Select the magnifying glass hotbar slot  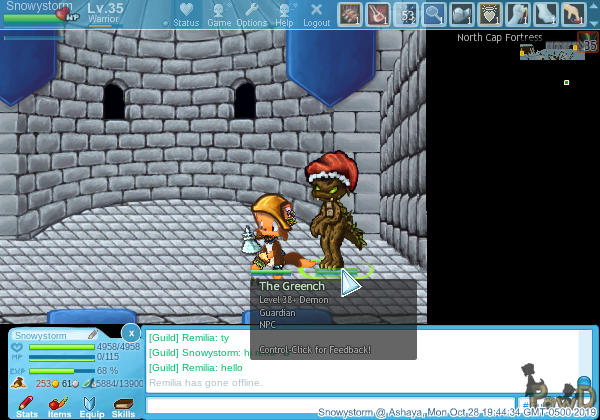pyautogui.click(x=433, y=14)
